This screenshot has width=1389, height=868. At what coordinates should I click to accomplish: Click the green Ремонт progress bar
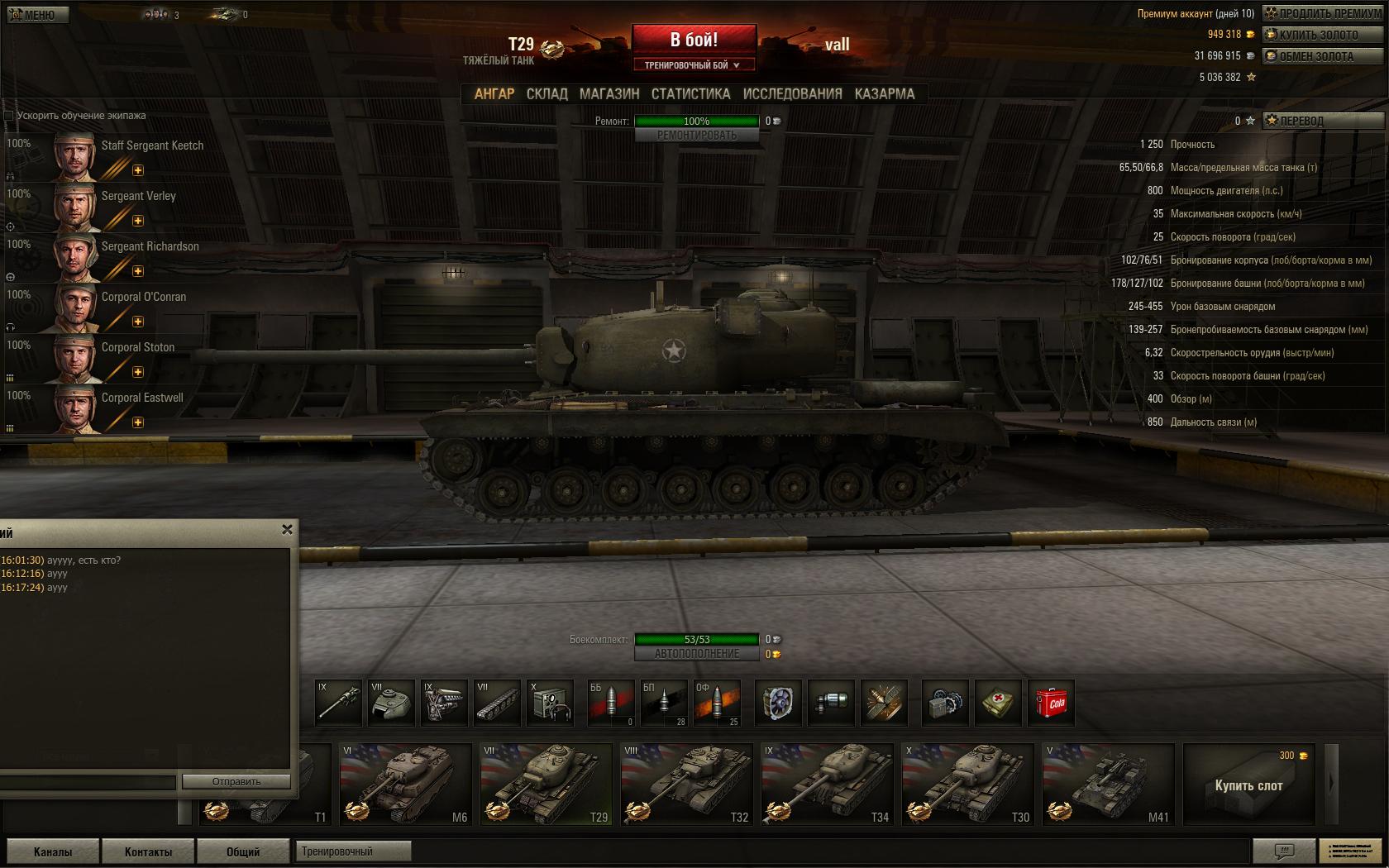coord(697,121)
